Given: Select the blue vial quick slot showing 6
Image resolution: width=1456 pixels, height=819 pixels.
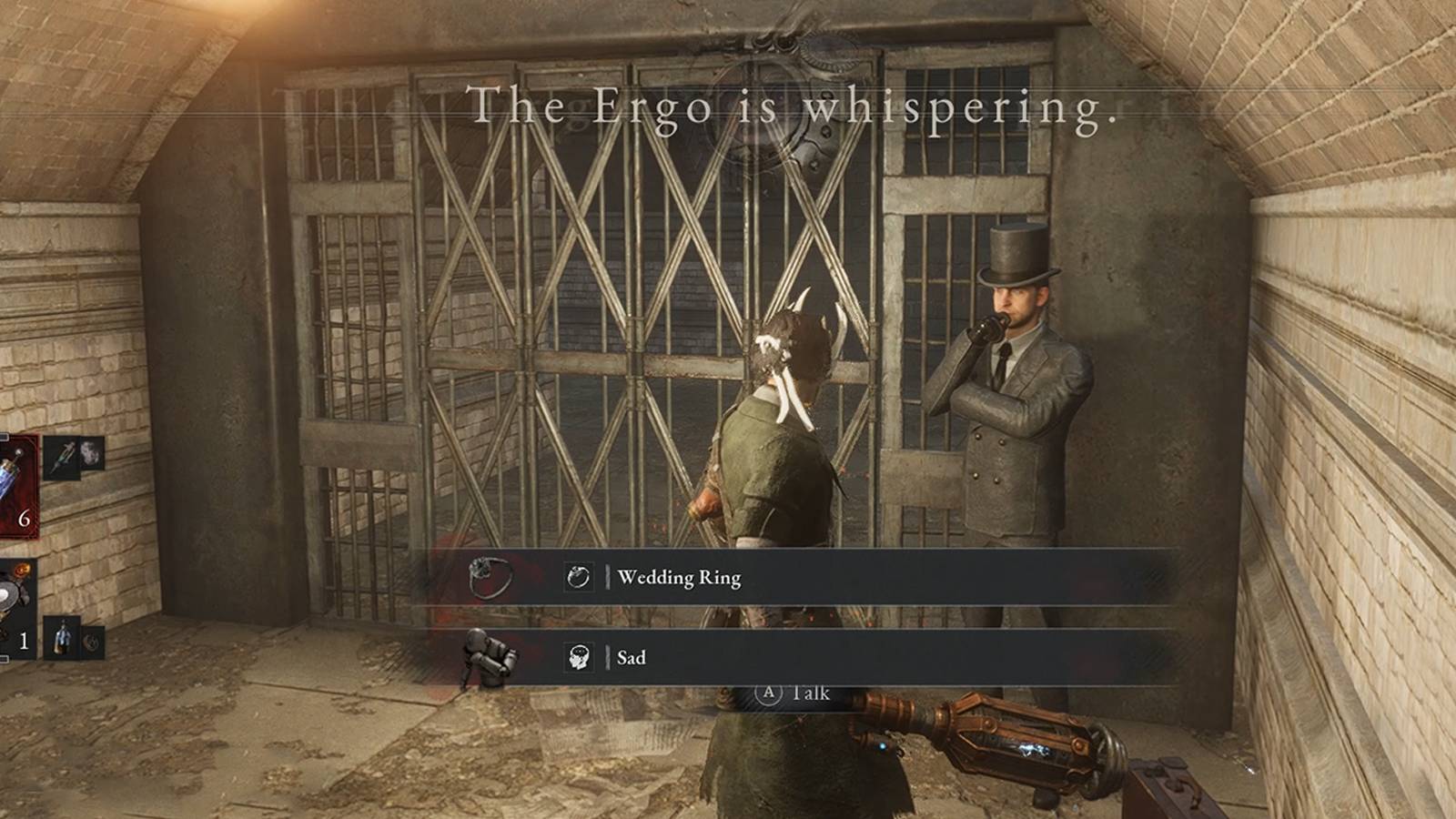Looking at the screenshot, I should click(16, 484).
